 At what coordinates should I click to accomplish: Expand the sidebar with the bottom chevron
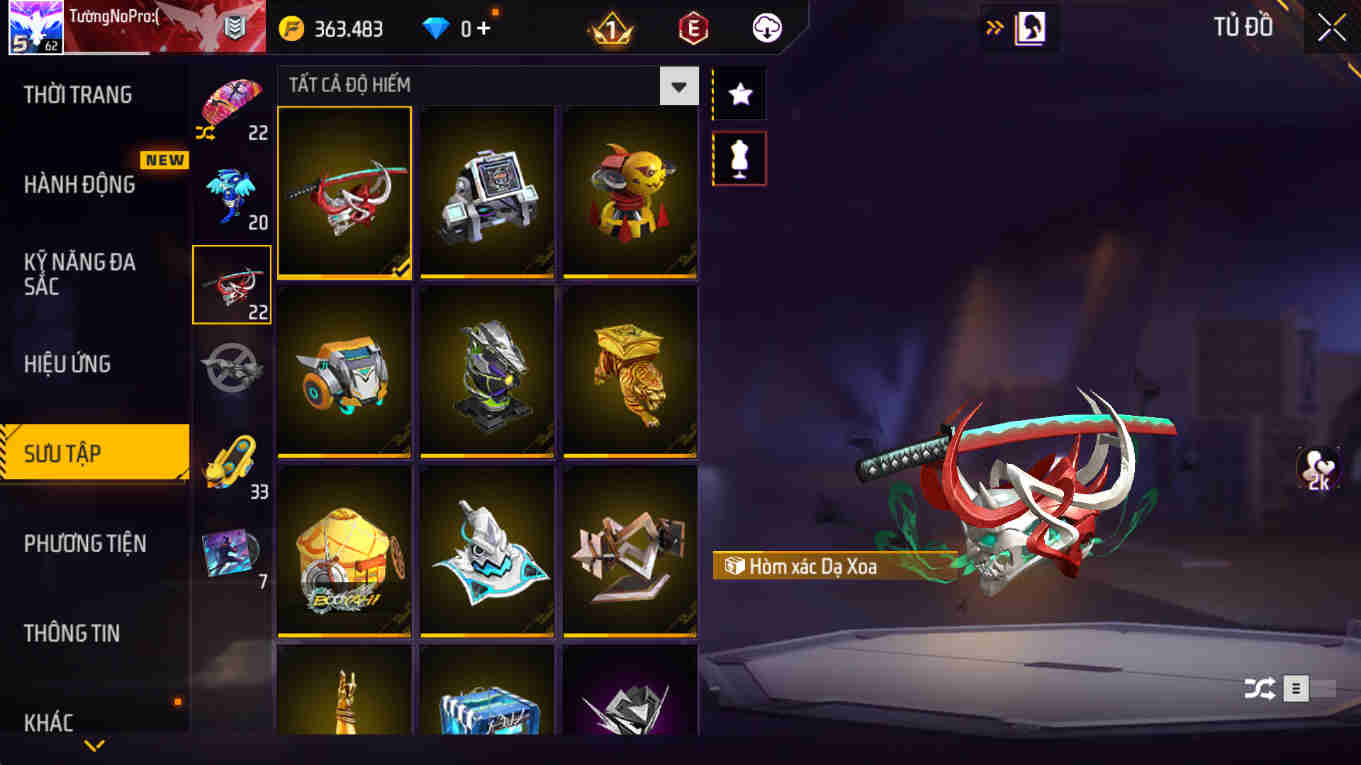[x=95, y=742]
